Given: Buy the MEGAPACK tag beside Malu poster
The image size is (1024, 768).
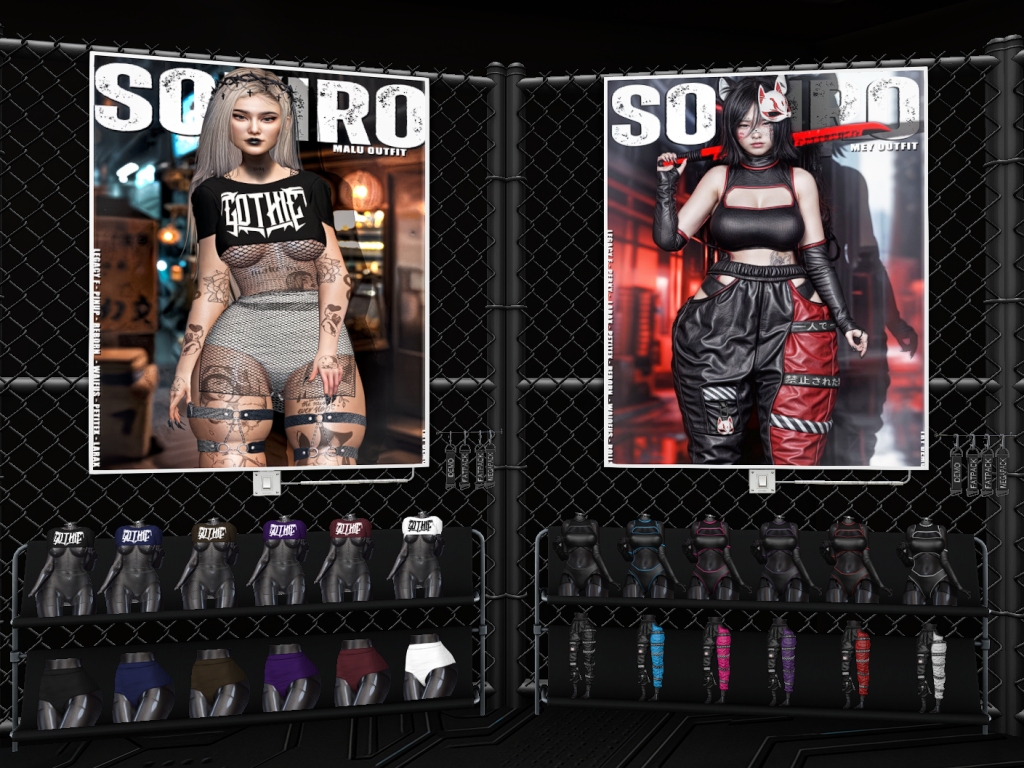Looking at the screenshot, I should click(x=488, y=466).
